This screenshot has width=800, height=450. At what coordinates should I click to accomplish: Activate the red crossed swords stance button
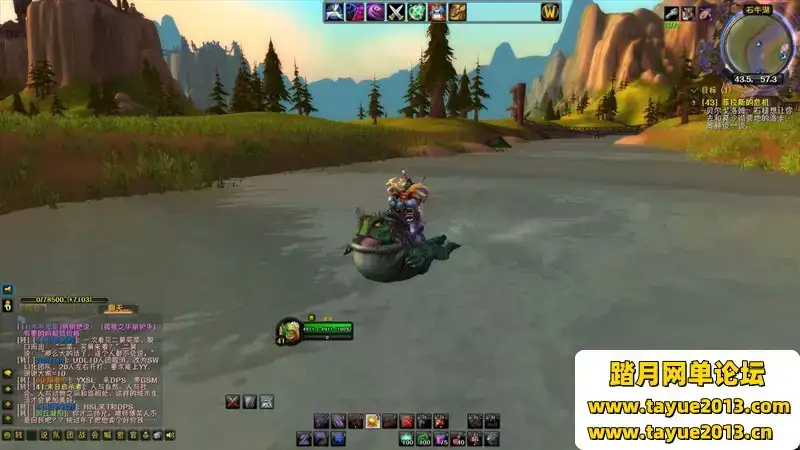pyautogui.click(x=234, y=401)
